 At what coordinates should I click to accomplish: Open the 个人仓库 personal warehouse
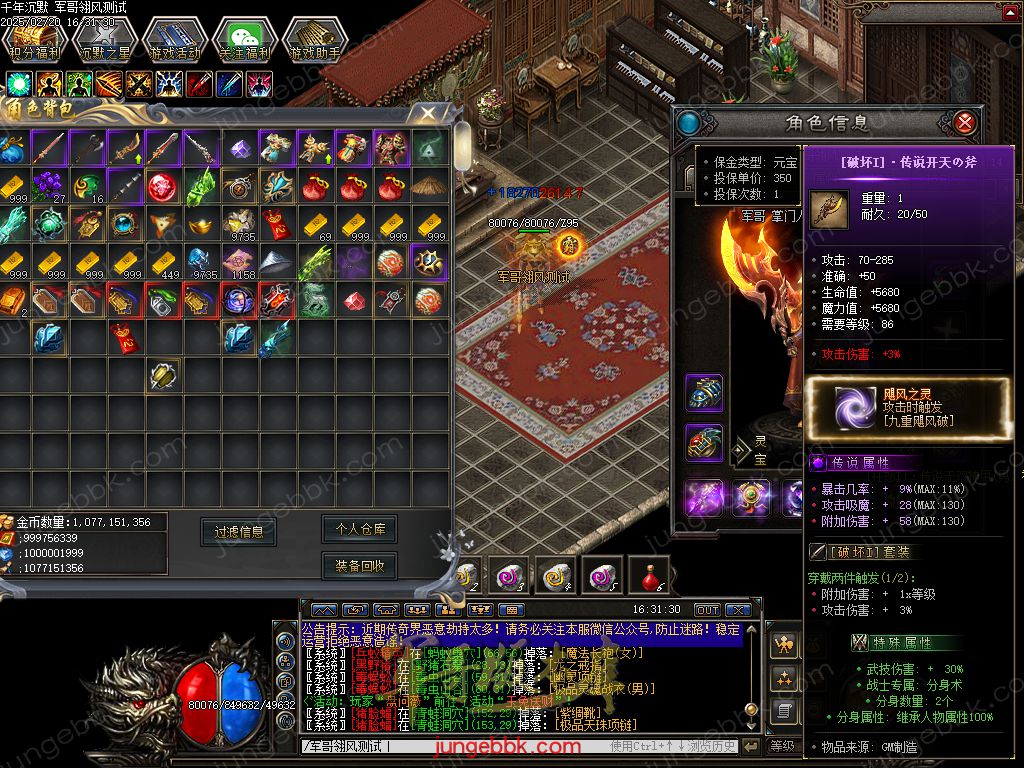point(360,528)
